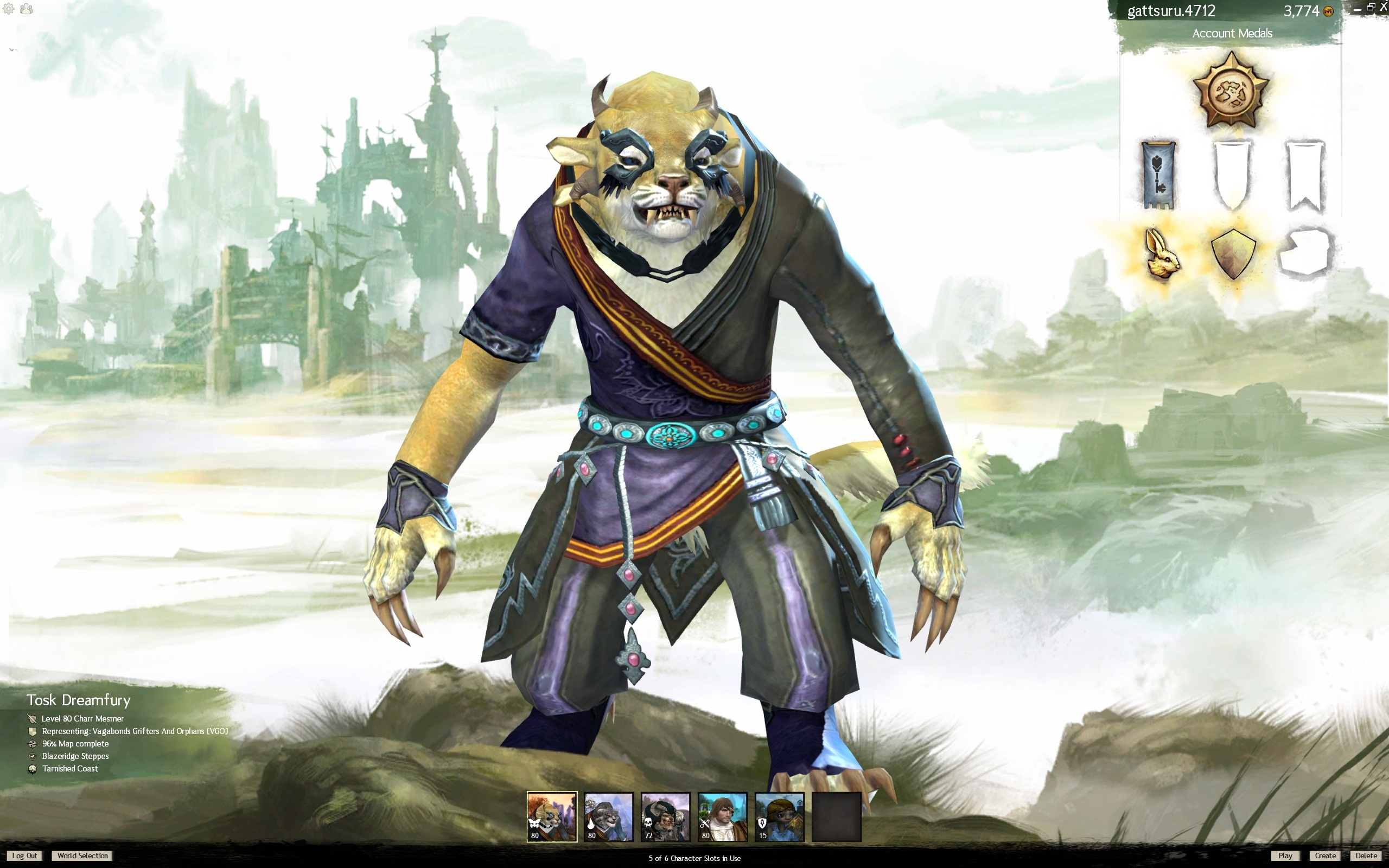This screenshot has width=1389, height=868.
Task: Minimize the game window
Action: [x=1357, y=9]
